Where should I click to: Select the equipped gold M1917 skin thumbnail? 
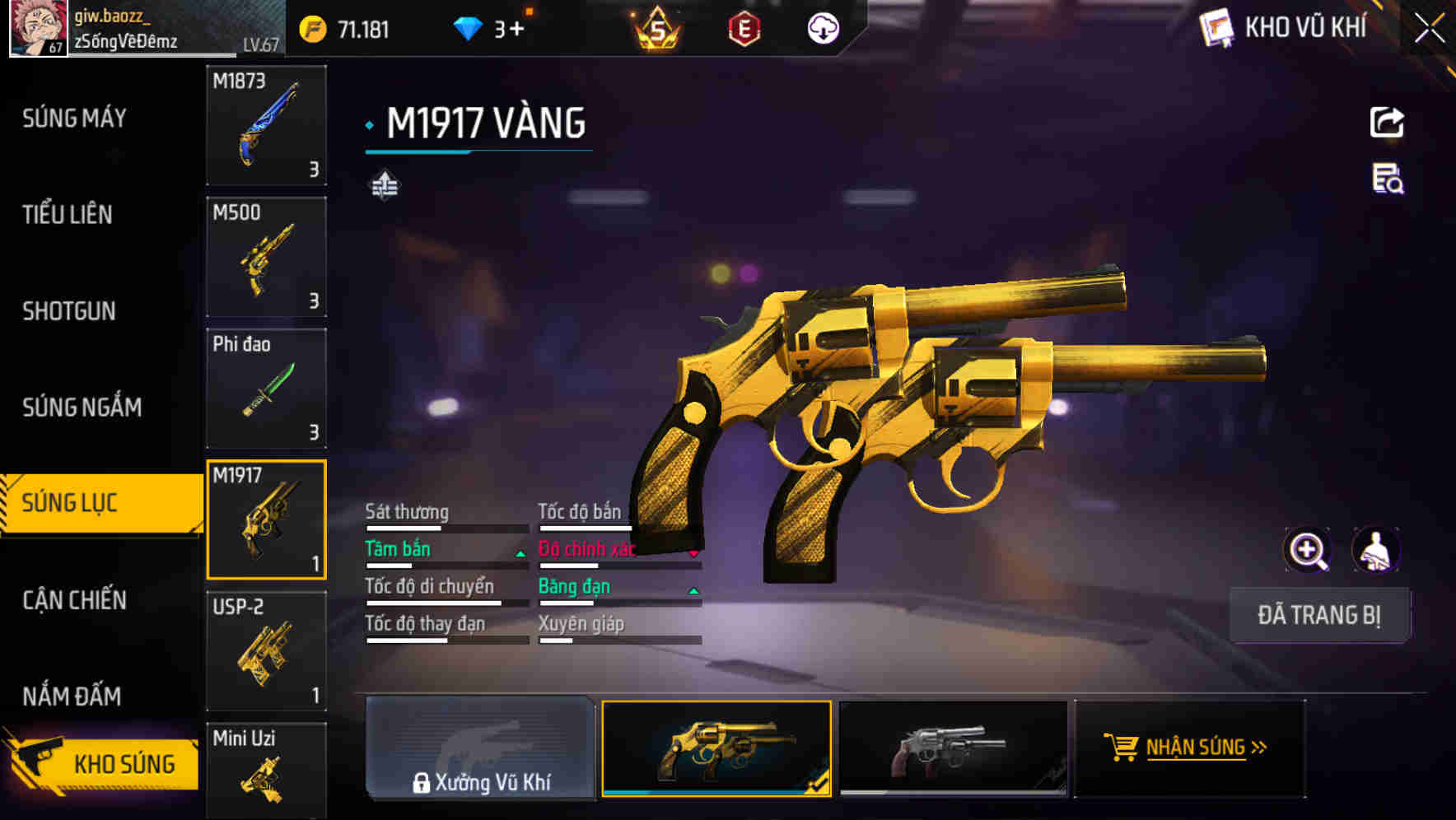point(716,749)
